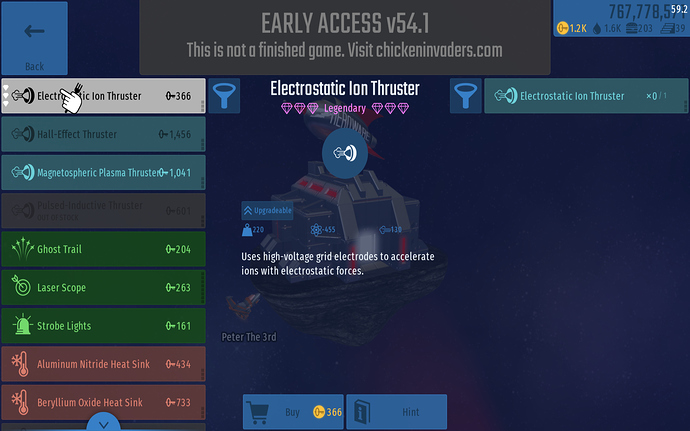Viewport: 690px width, 431px height.
Task: Open the owned items filter funnel
Action: tap(466, 97)
